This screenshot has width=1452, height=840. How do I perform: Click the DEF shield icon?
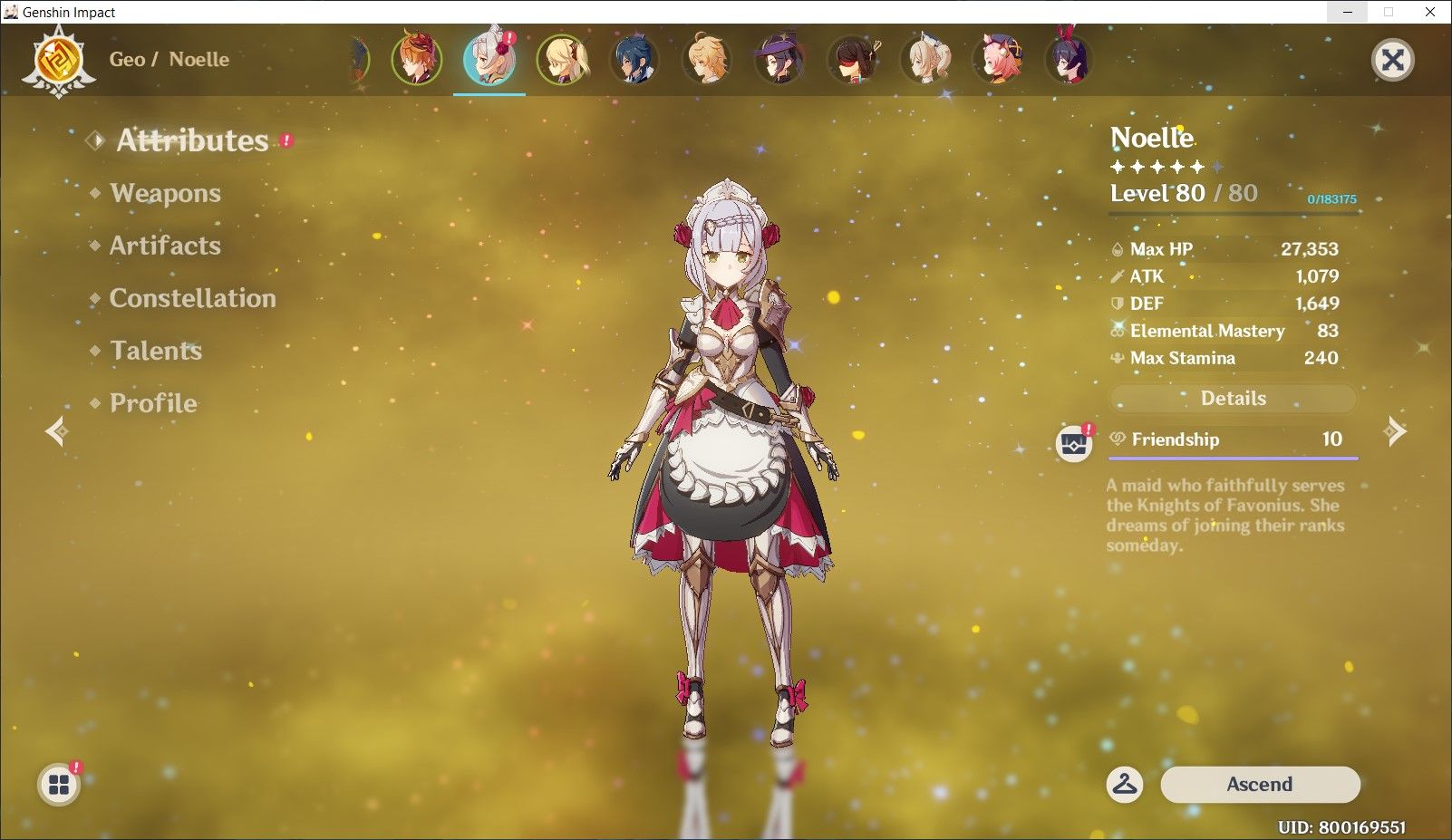point(1116,304)
